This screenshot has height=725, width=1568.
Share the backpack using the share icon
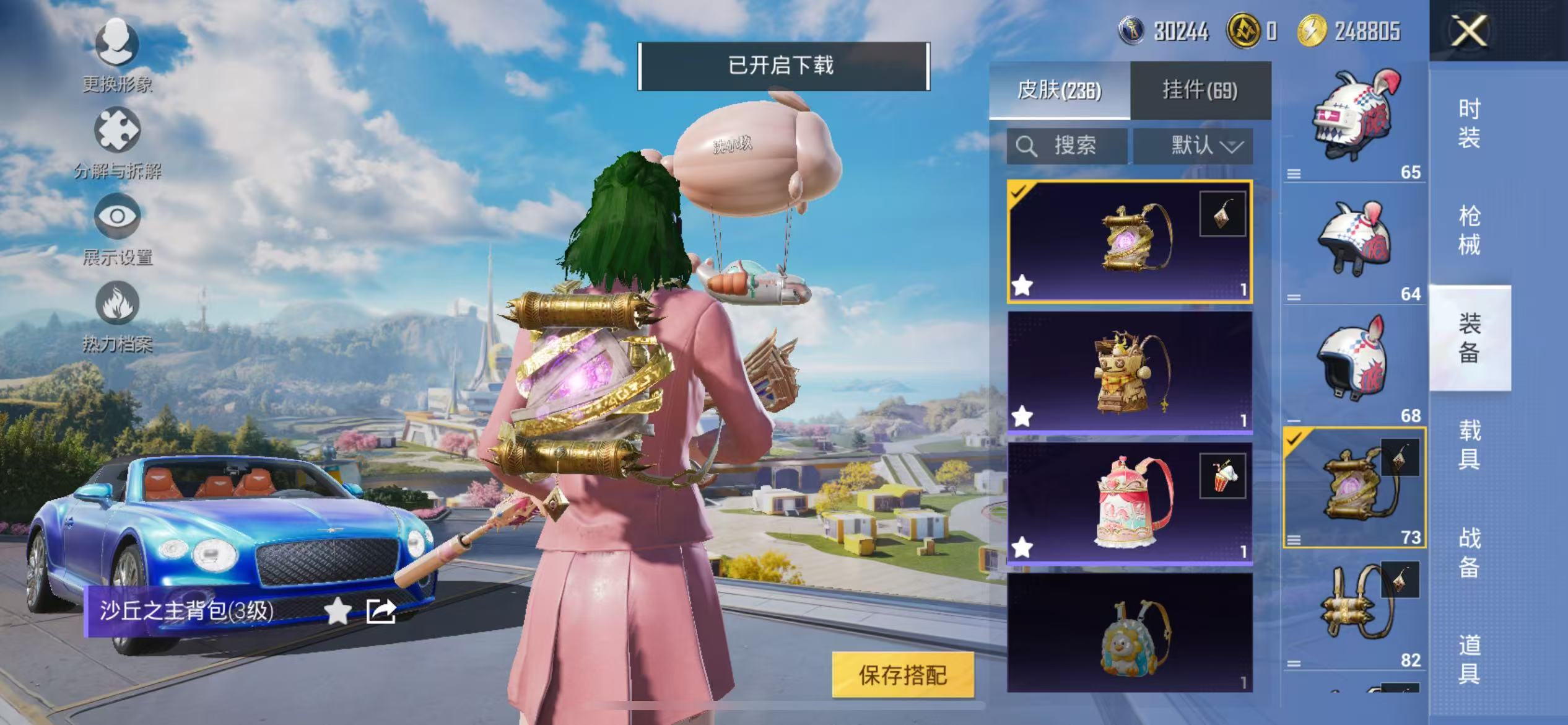point(380,612)
